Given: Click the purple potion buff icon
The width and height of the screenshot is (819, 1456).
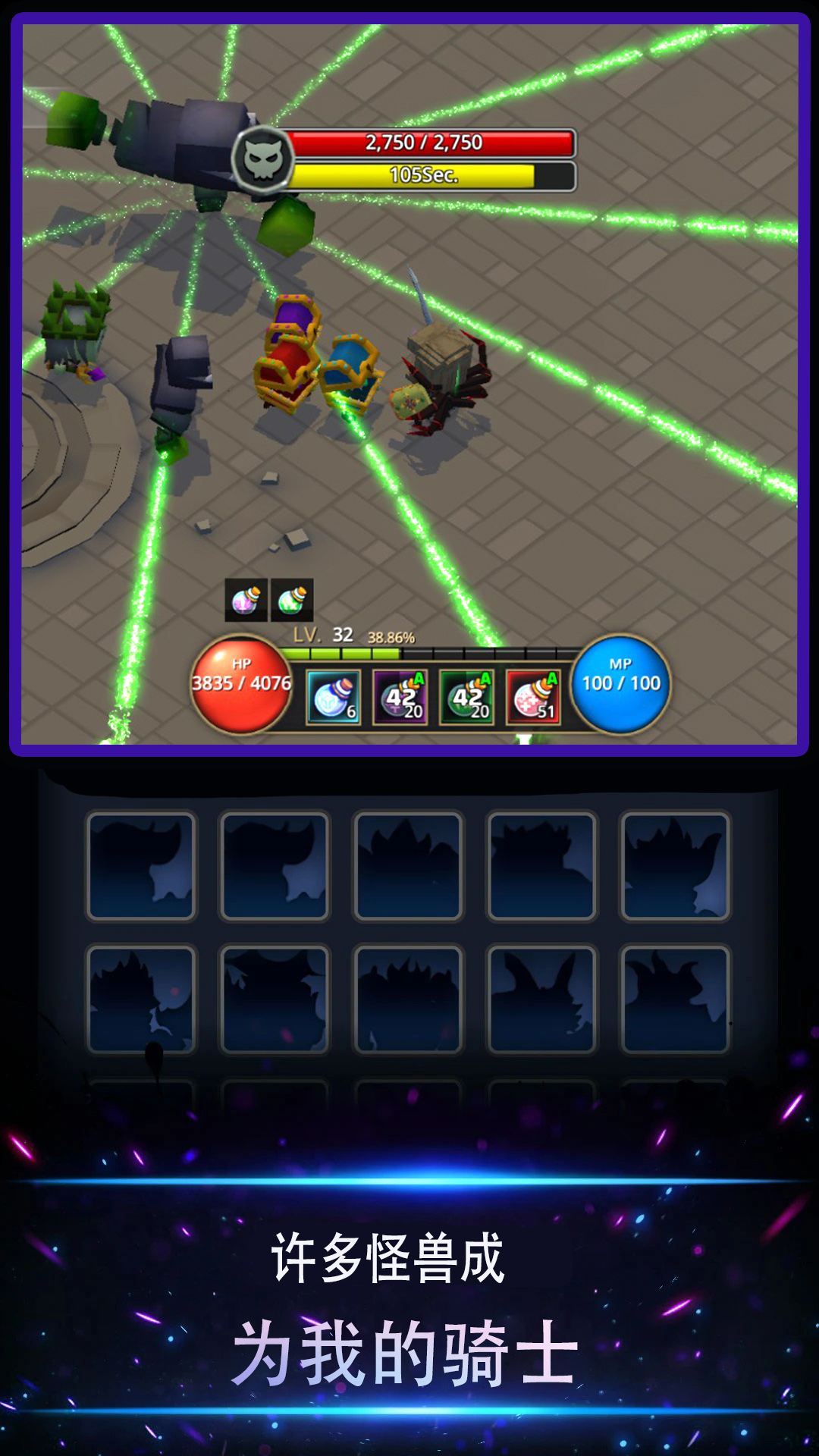Looking at the screenshot, I should tap(246, 600).
